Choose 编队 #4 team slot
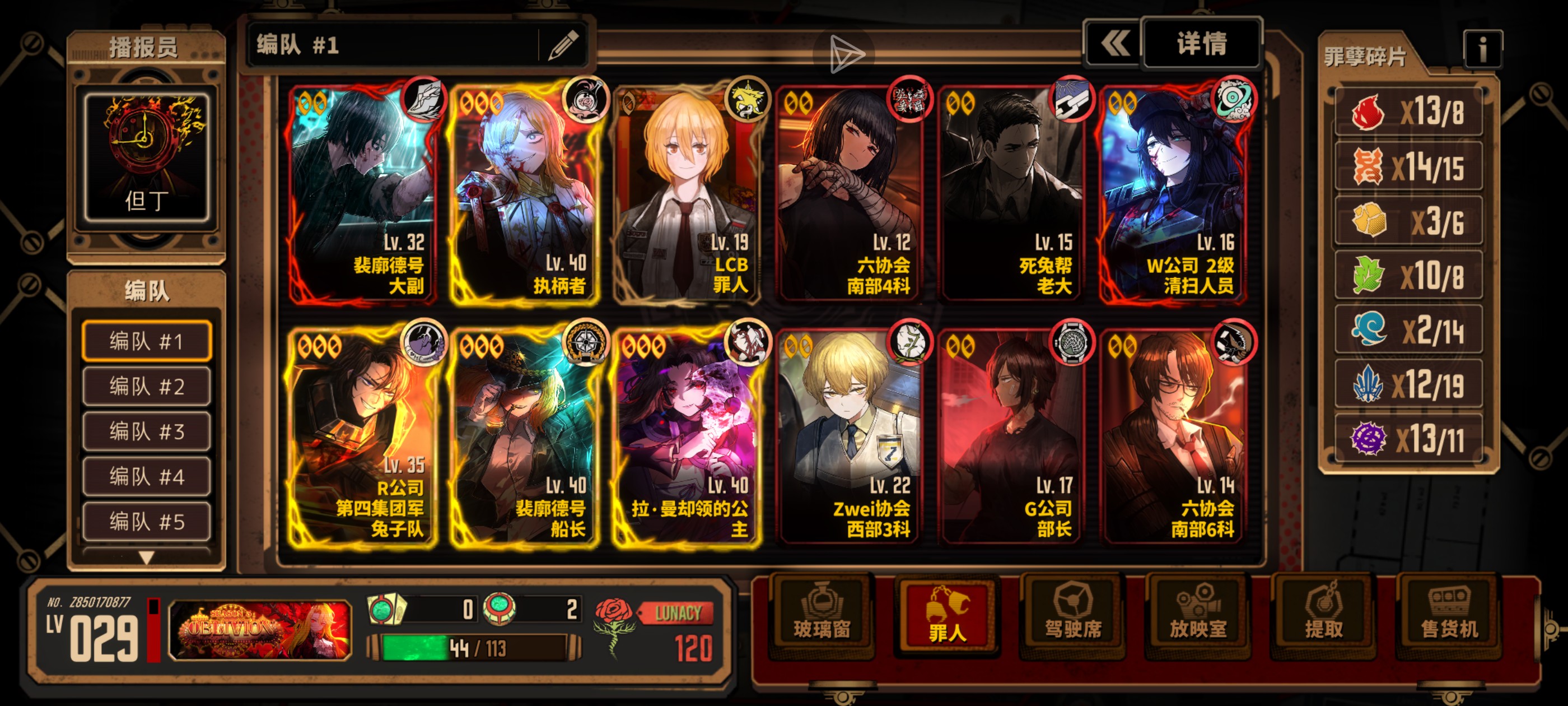The image size is (1568, 706). (x=147, y=476)
